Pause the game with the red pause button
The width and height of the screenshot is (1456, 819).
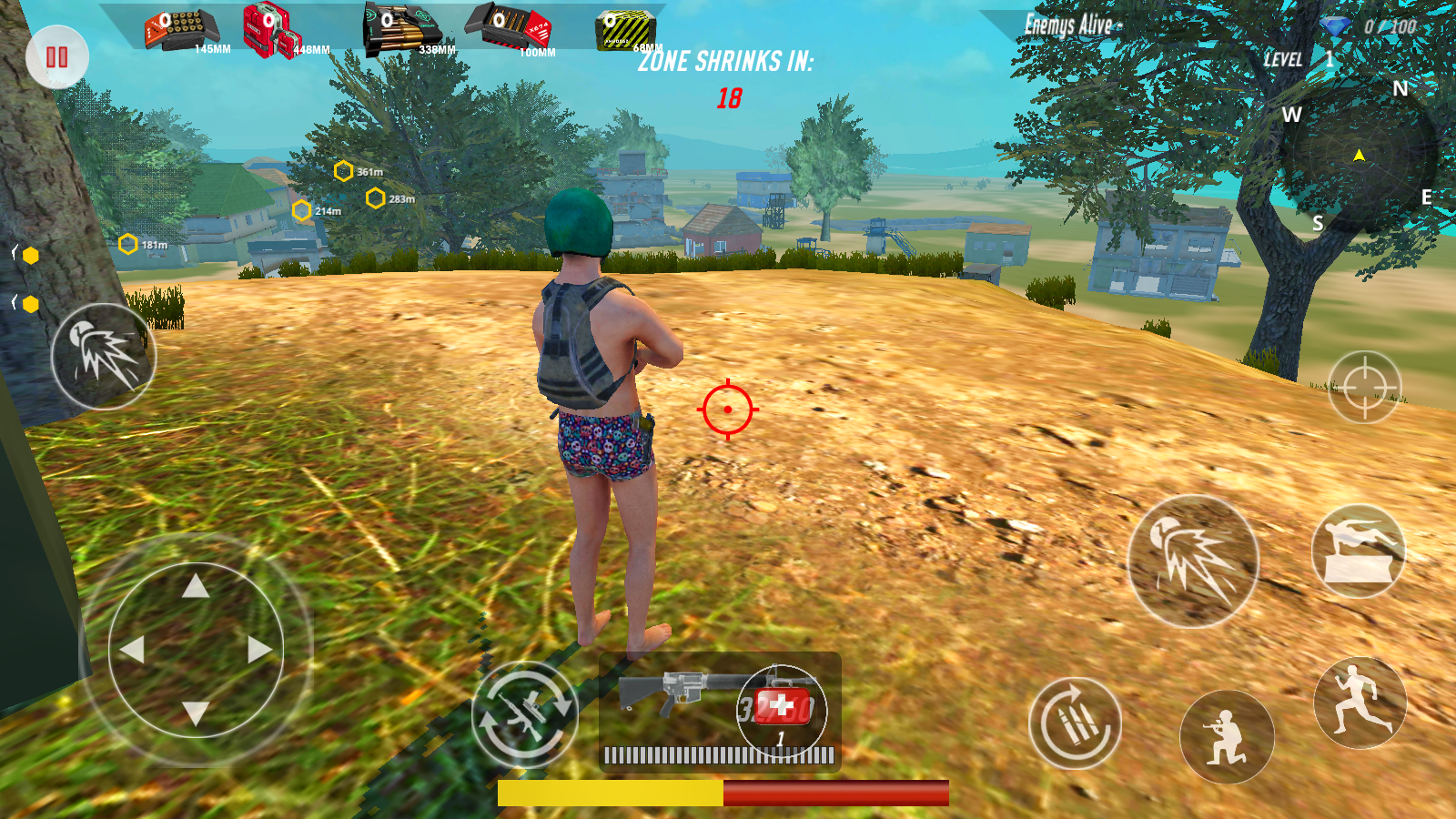pos(57,57)
